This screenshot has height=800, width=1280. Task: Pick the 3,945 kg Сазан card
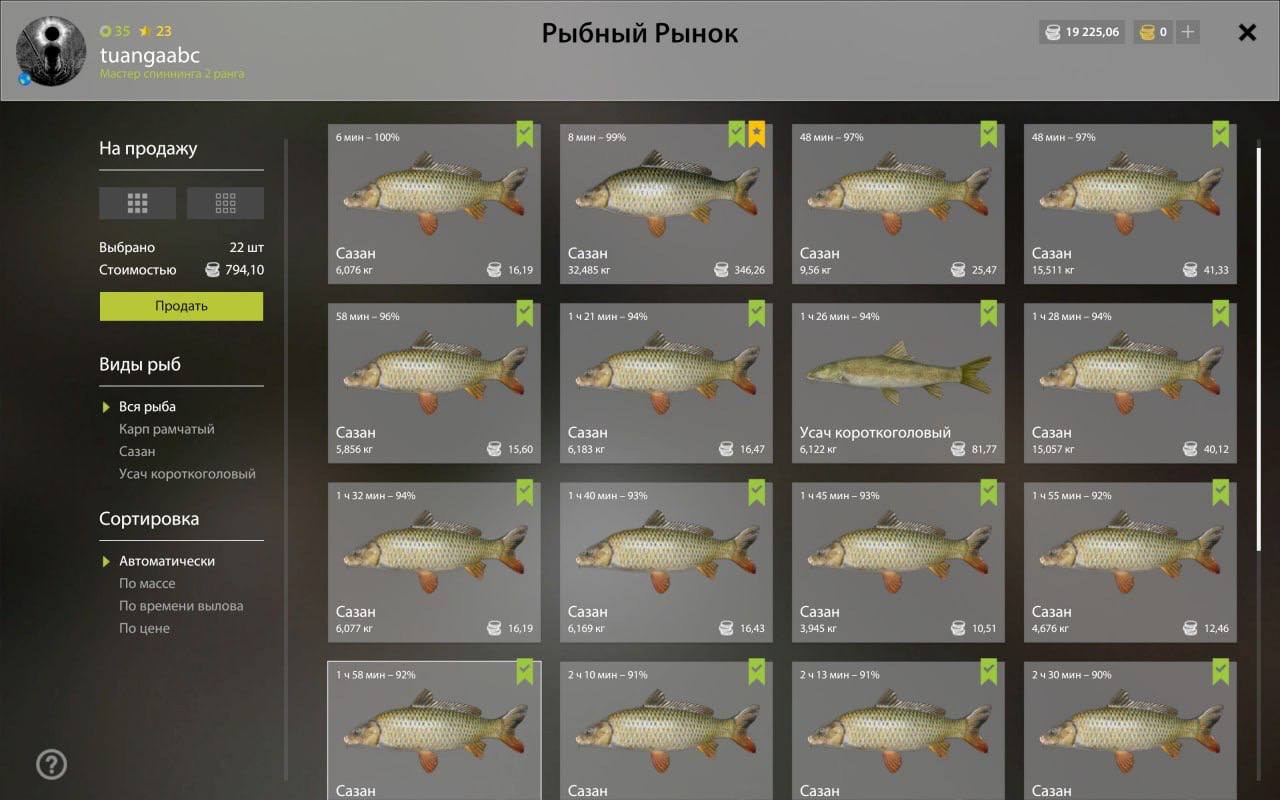[x=898, y=562]
